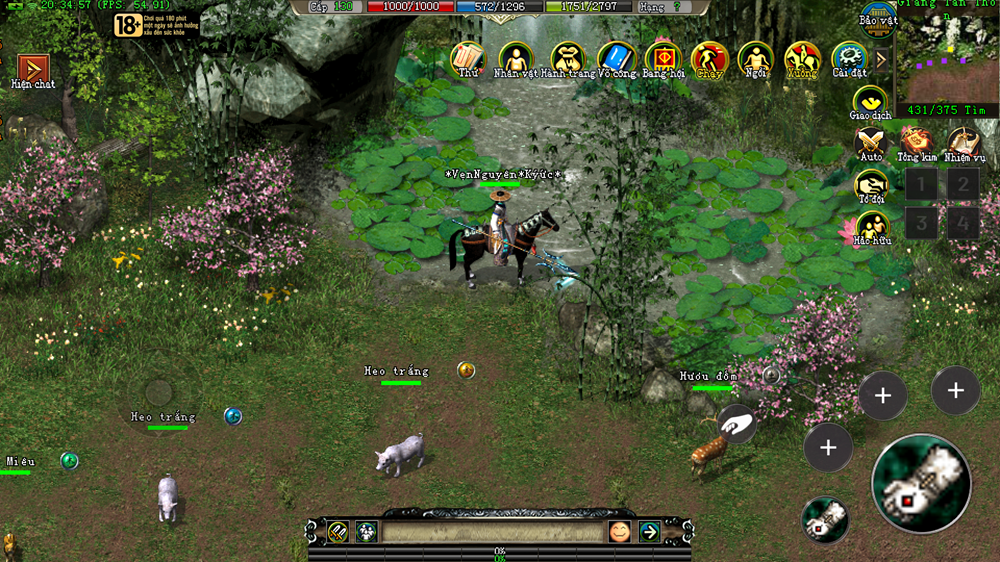This screenshot has height=562, width=1000.
Task: Open the Tổ đội party menu
Action: [871, 185]
